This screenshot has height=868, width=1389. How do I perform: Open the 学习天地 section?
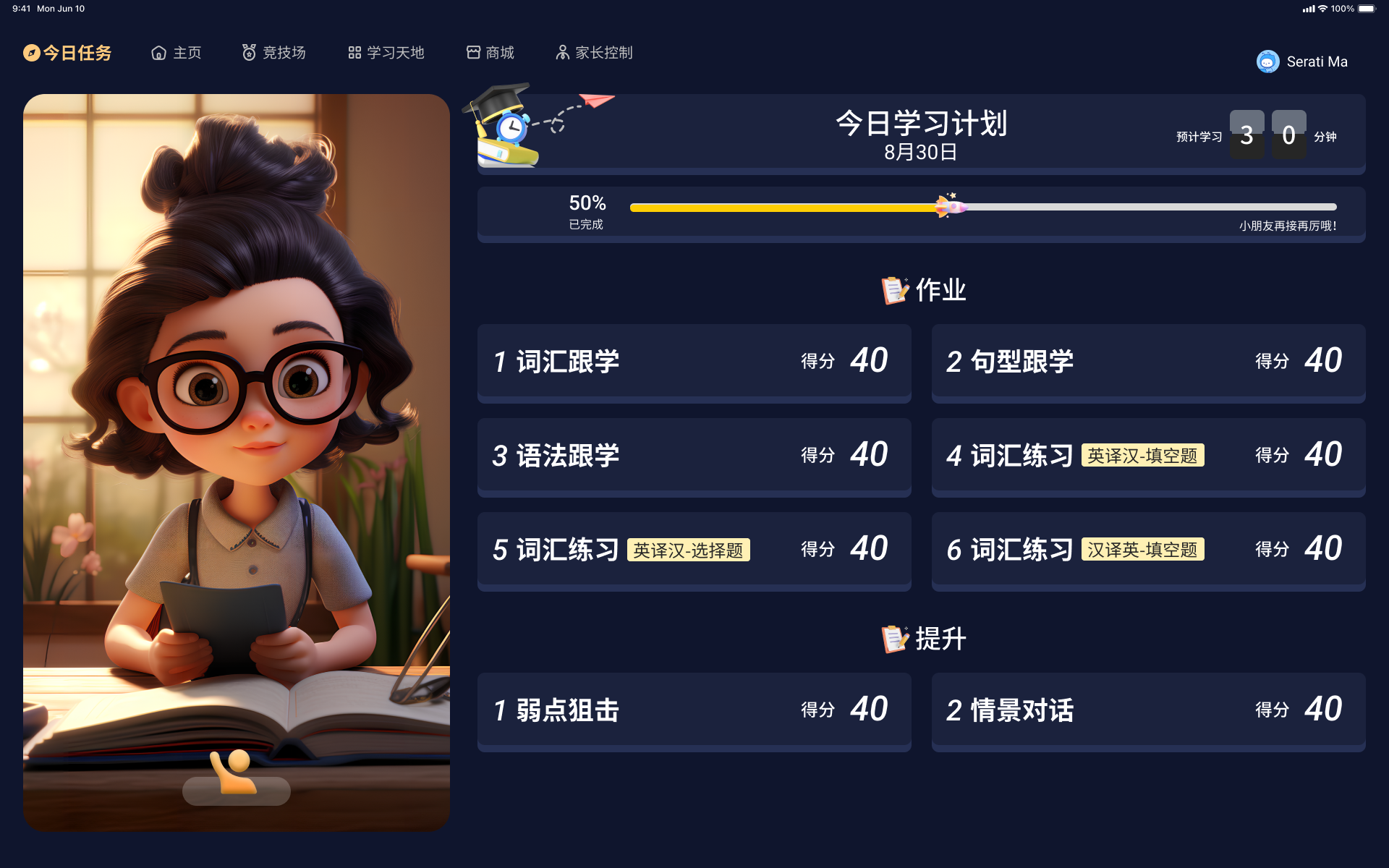tap(386, 53)
